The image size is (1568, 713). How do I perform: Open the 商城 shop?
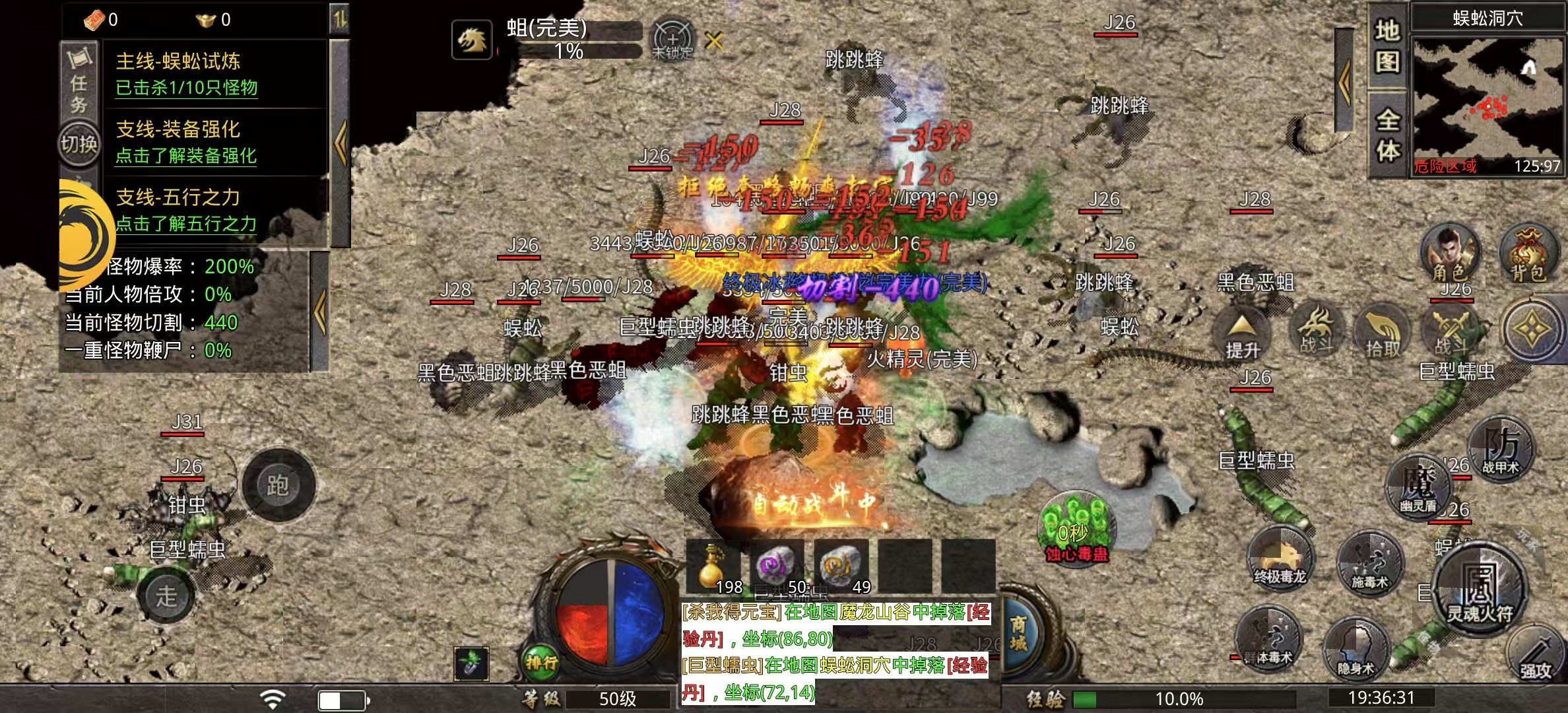[x=1018, y=634]
